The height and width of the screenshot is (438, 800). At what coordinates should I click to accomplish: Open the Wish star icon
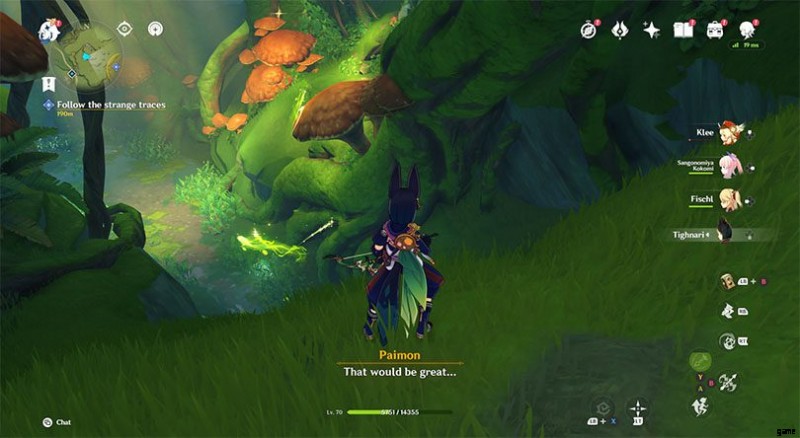click(x=651, y=30)
